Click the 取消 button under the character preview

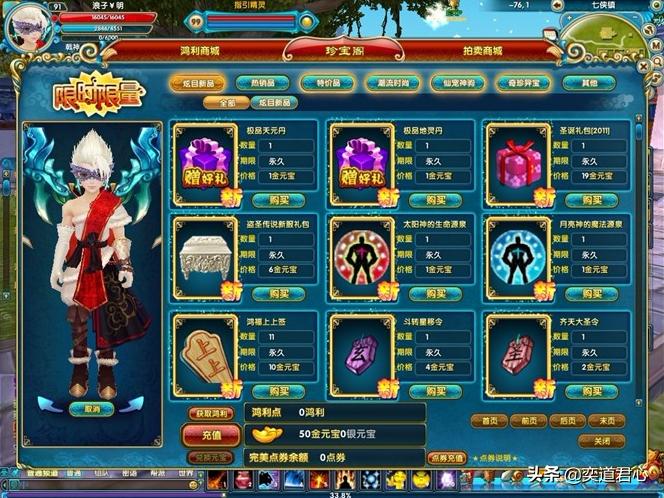92,408
